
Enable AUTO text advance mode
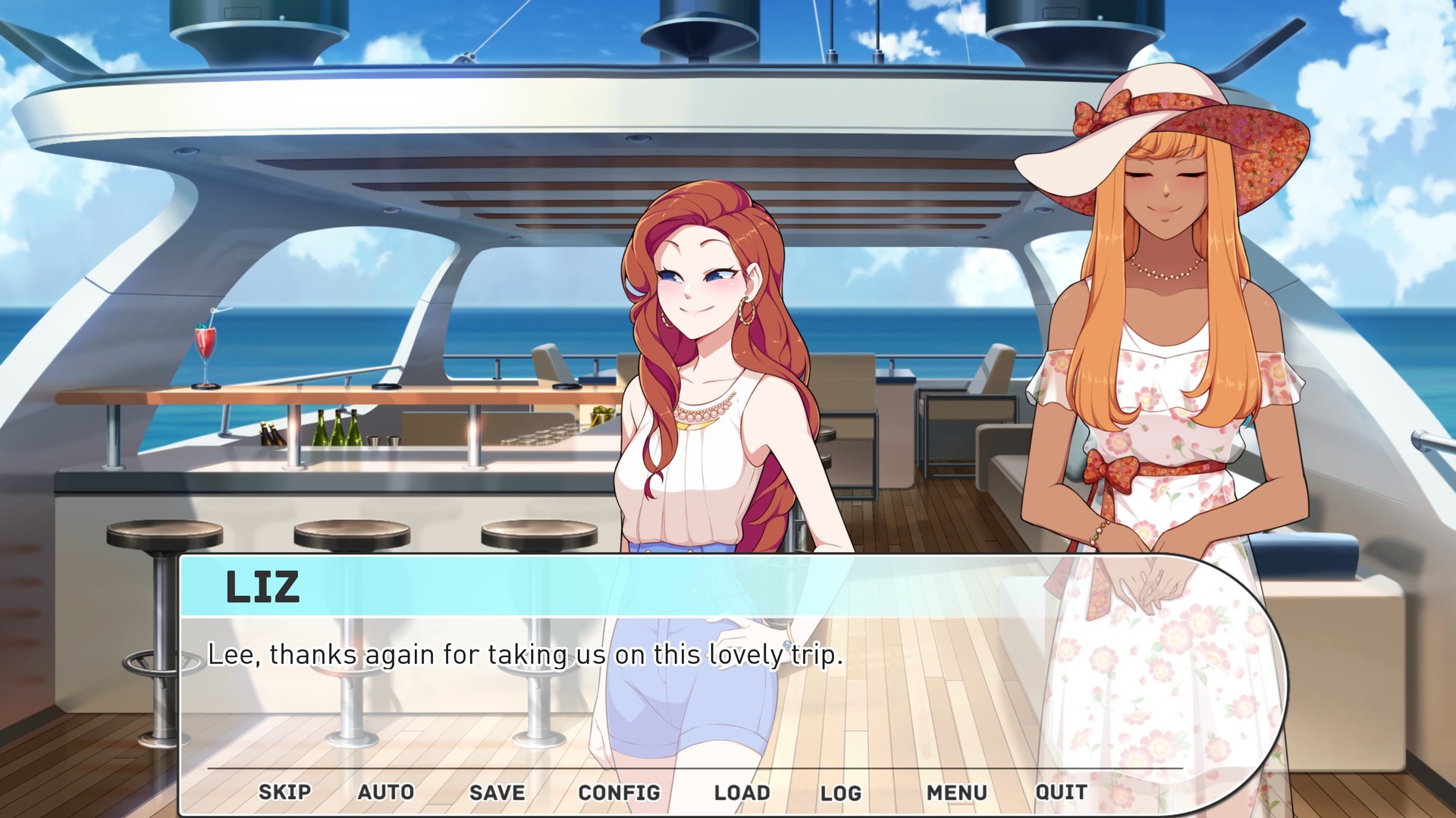coord(387,791)
